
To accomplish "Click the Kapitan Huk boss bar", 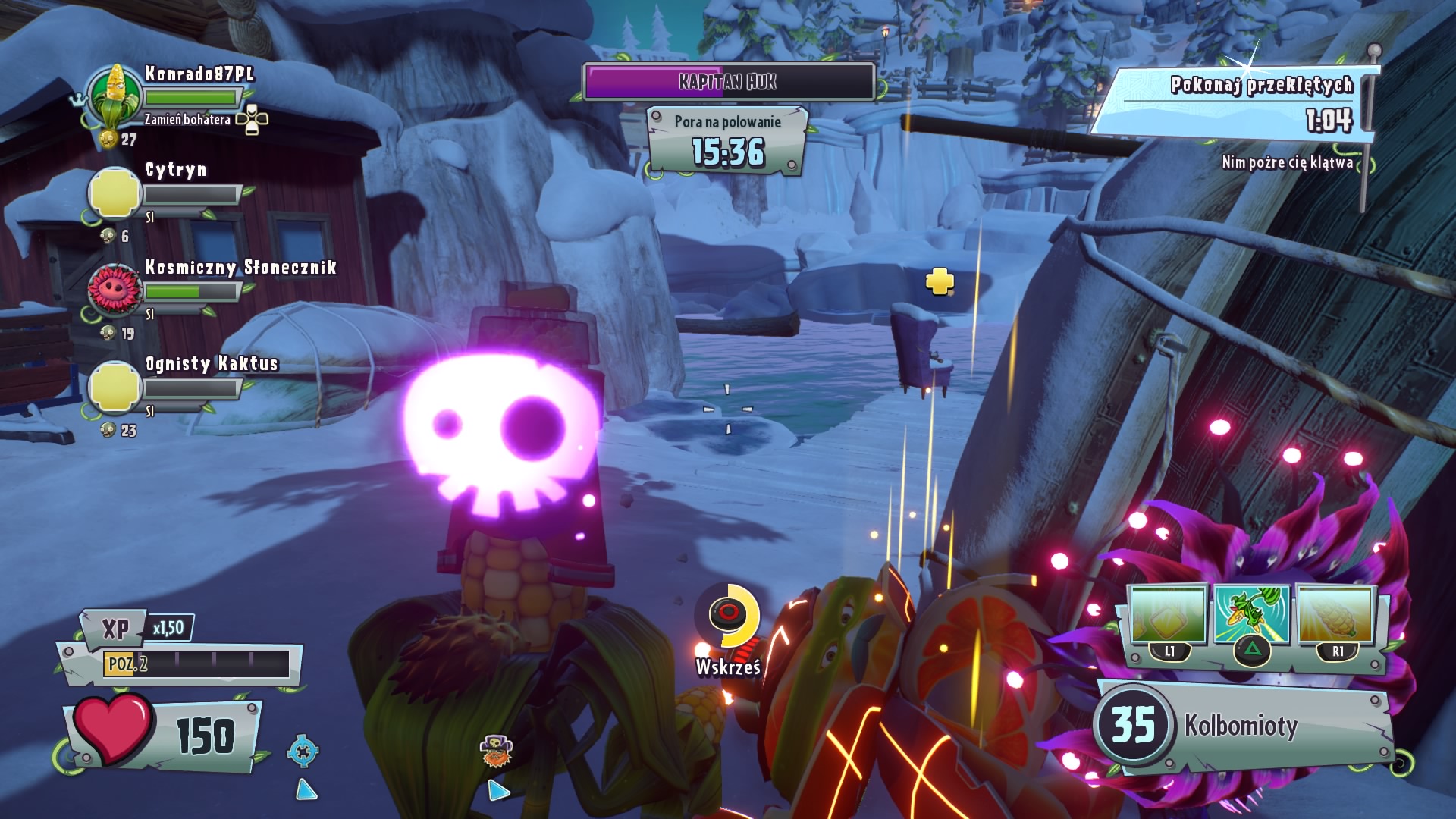I will tap(728, 82).
